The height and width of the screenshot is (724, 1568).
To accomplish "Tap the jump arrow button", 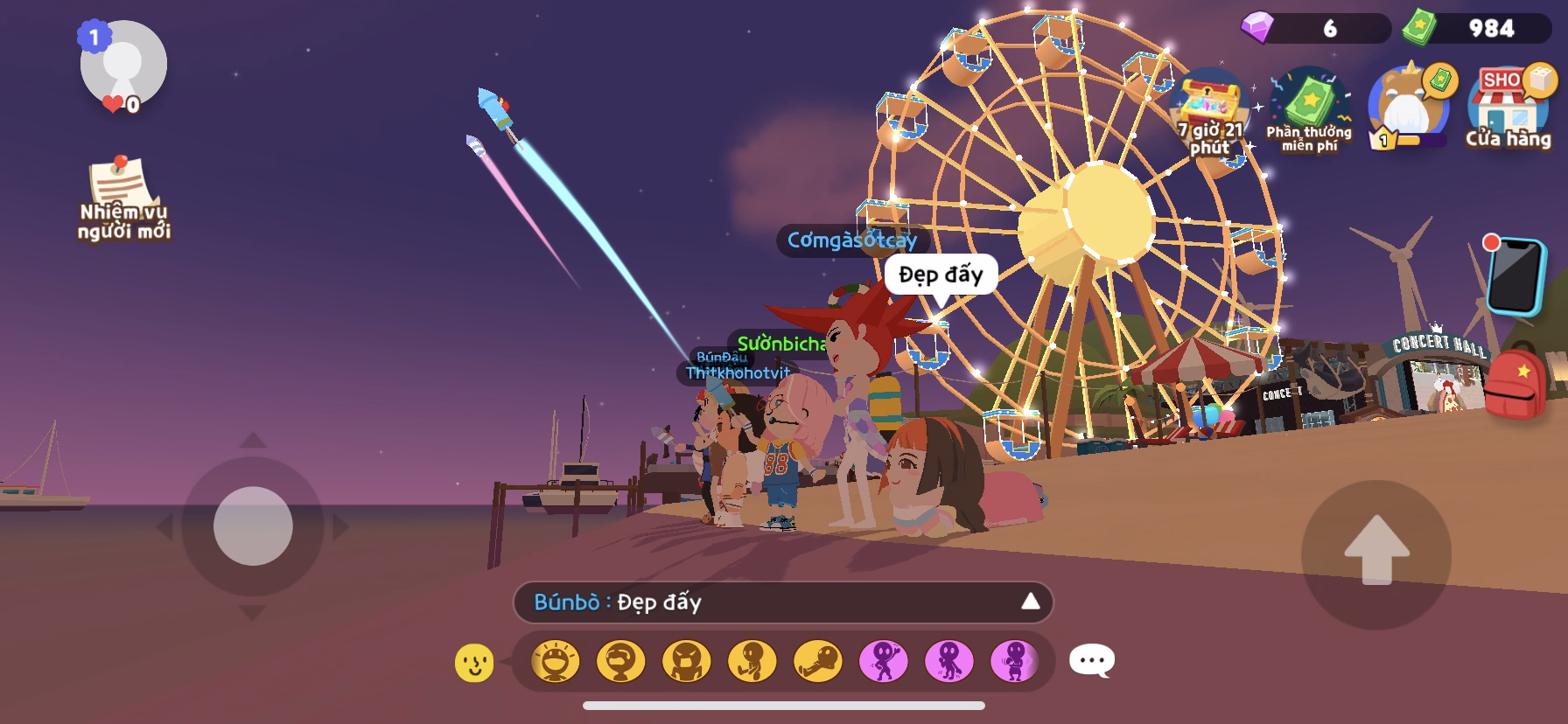I will 1376,553.
